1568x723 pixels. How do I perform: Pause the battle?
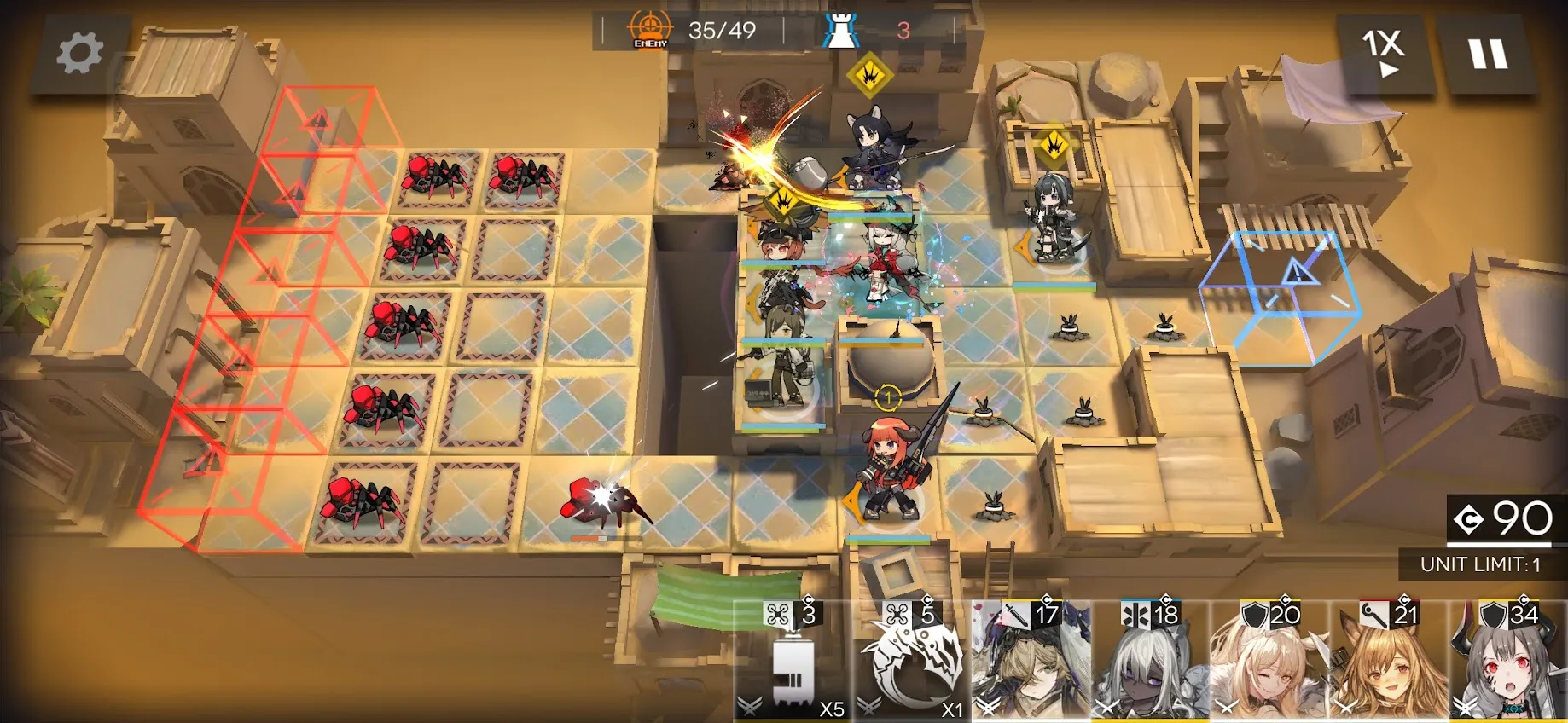pyautogui.click(x=1488, y=54)
